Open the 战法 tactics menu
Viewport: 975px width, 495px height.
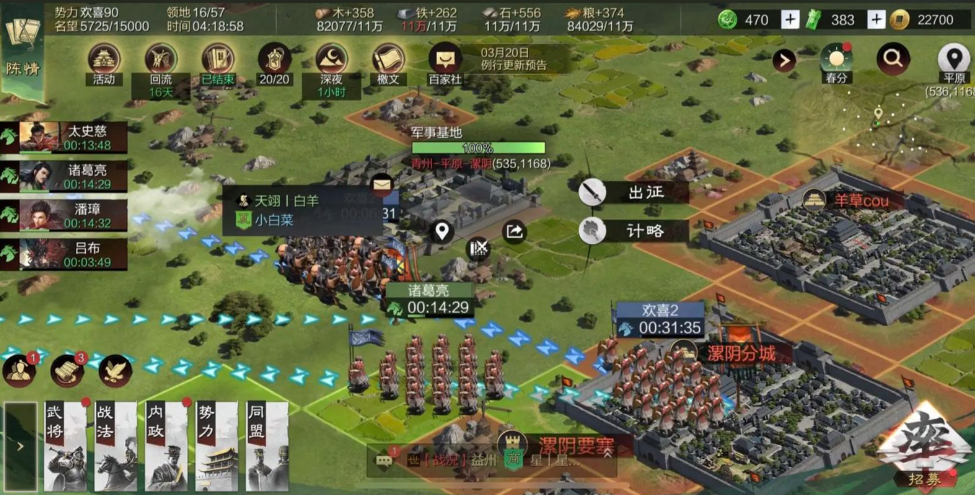115,446
